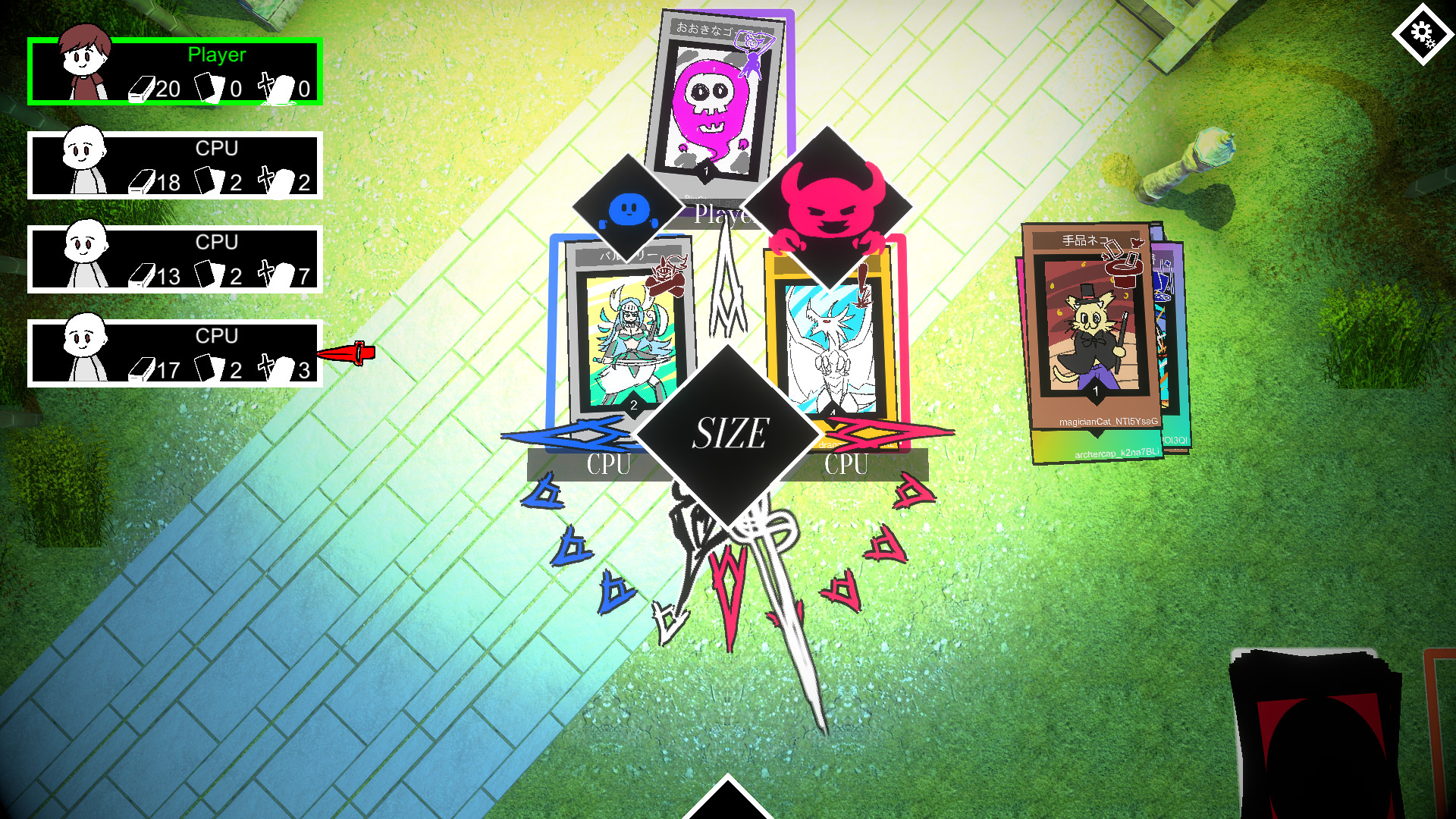Open the settings gear in the top-right corner
The width and height of the screenshot is (1456, 819).
(1423, 33)
